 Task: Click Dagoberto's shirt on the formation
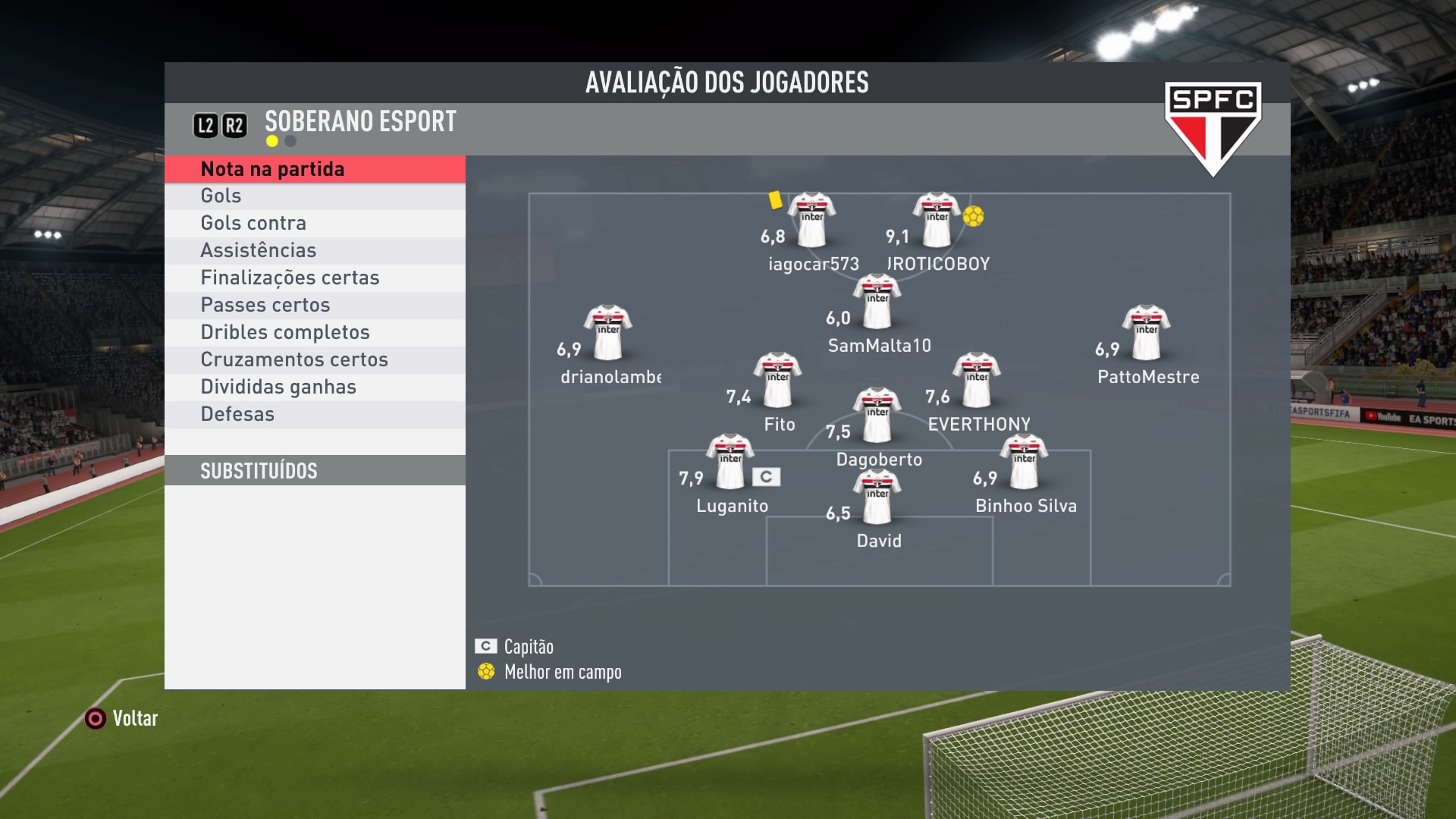[x=877, y=415]
